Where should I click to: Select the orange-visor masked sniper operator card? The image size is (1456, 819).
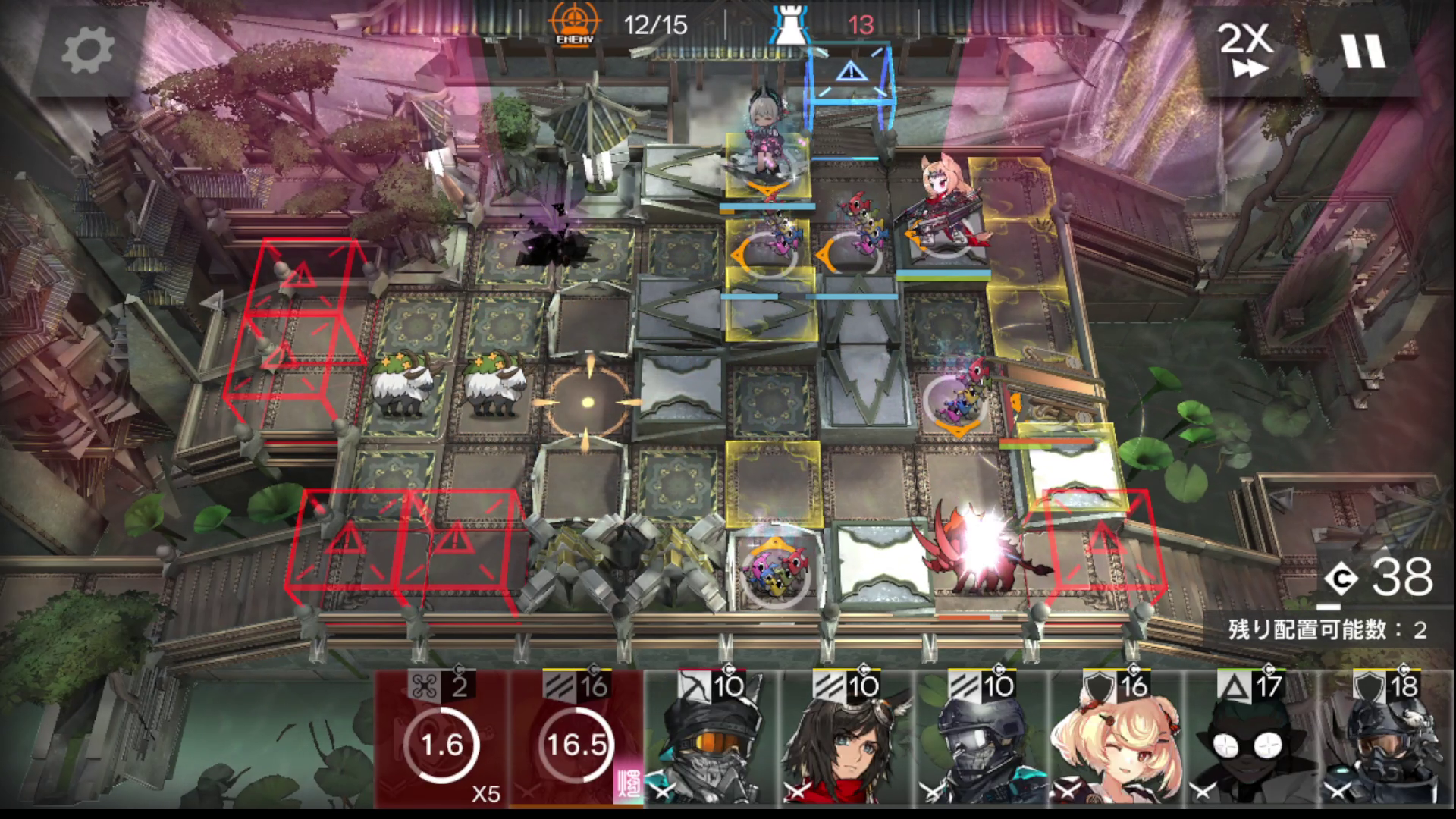[x=711, y=739]
